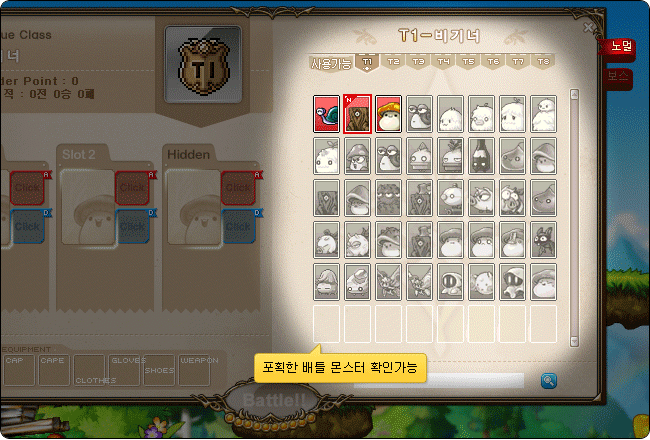Click the 사용가능 filter tab

332,63
